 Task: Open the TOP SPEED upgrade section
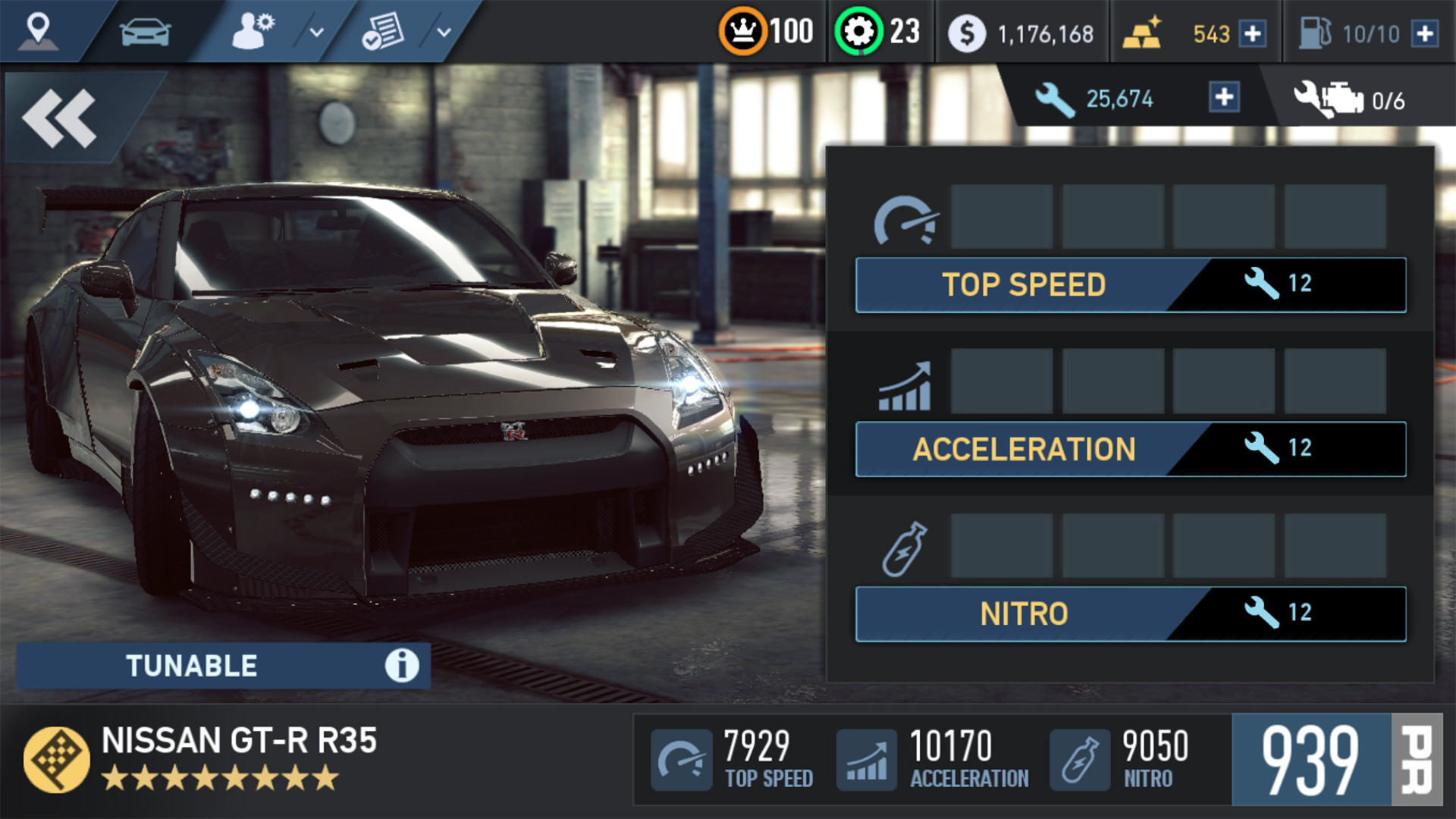point(1024,284)
